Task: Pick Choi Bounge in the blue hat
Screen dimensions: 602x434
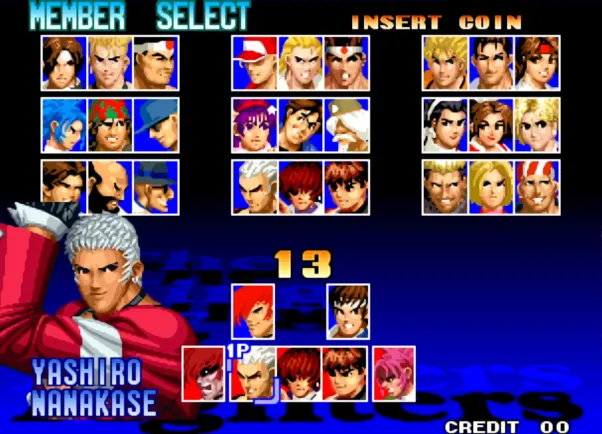Action: pos(155,186)
